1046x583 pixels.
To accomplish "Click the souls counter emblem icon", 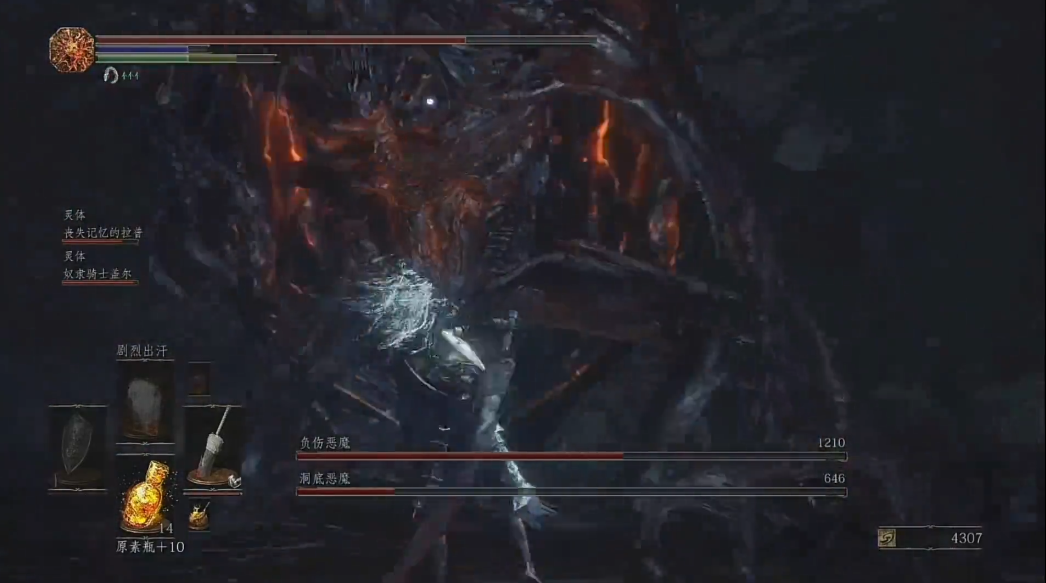I will coord(887,538).
